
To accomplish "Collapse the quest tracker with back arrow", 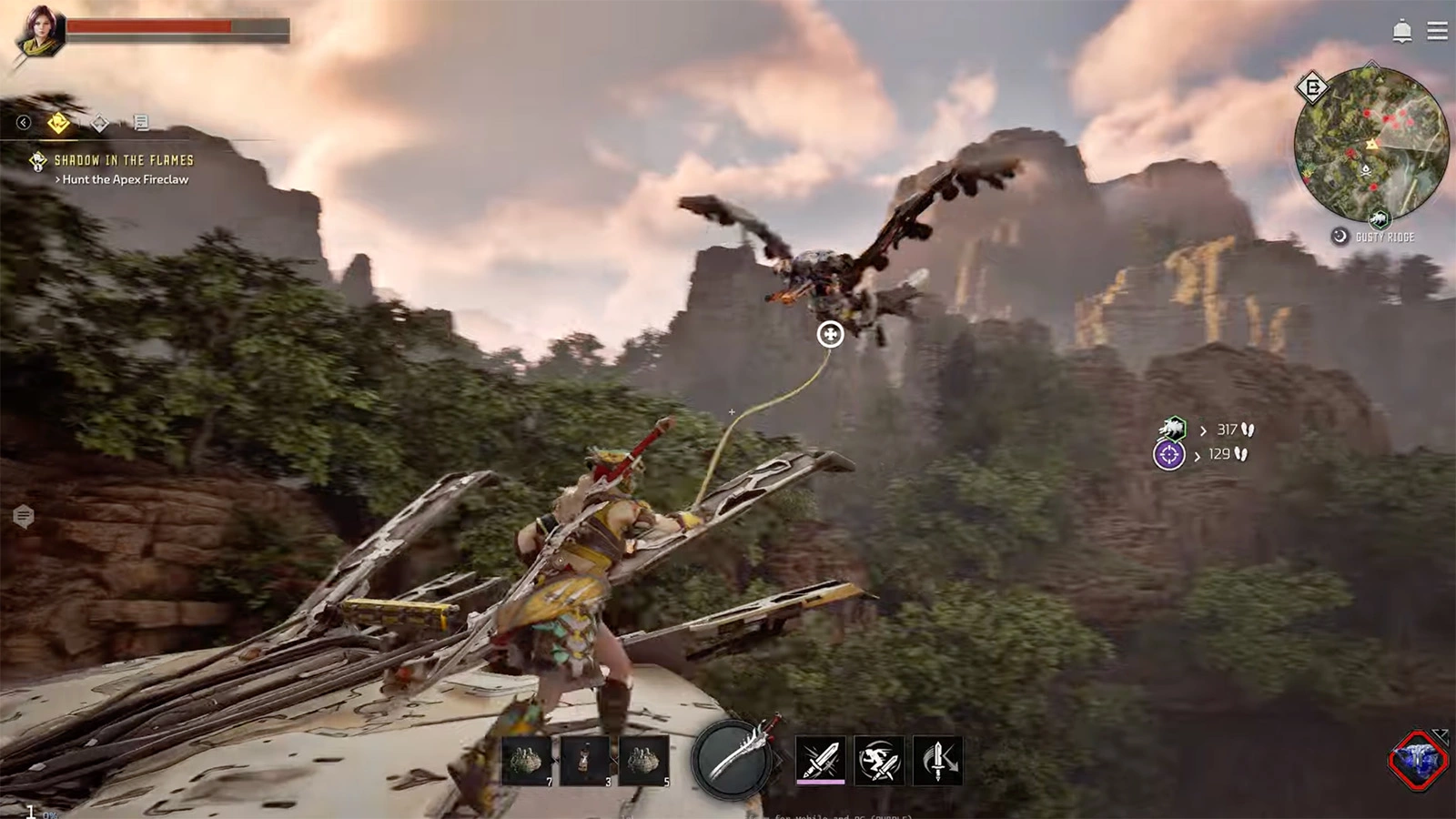I will (x=24, y=122).
